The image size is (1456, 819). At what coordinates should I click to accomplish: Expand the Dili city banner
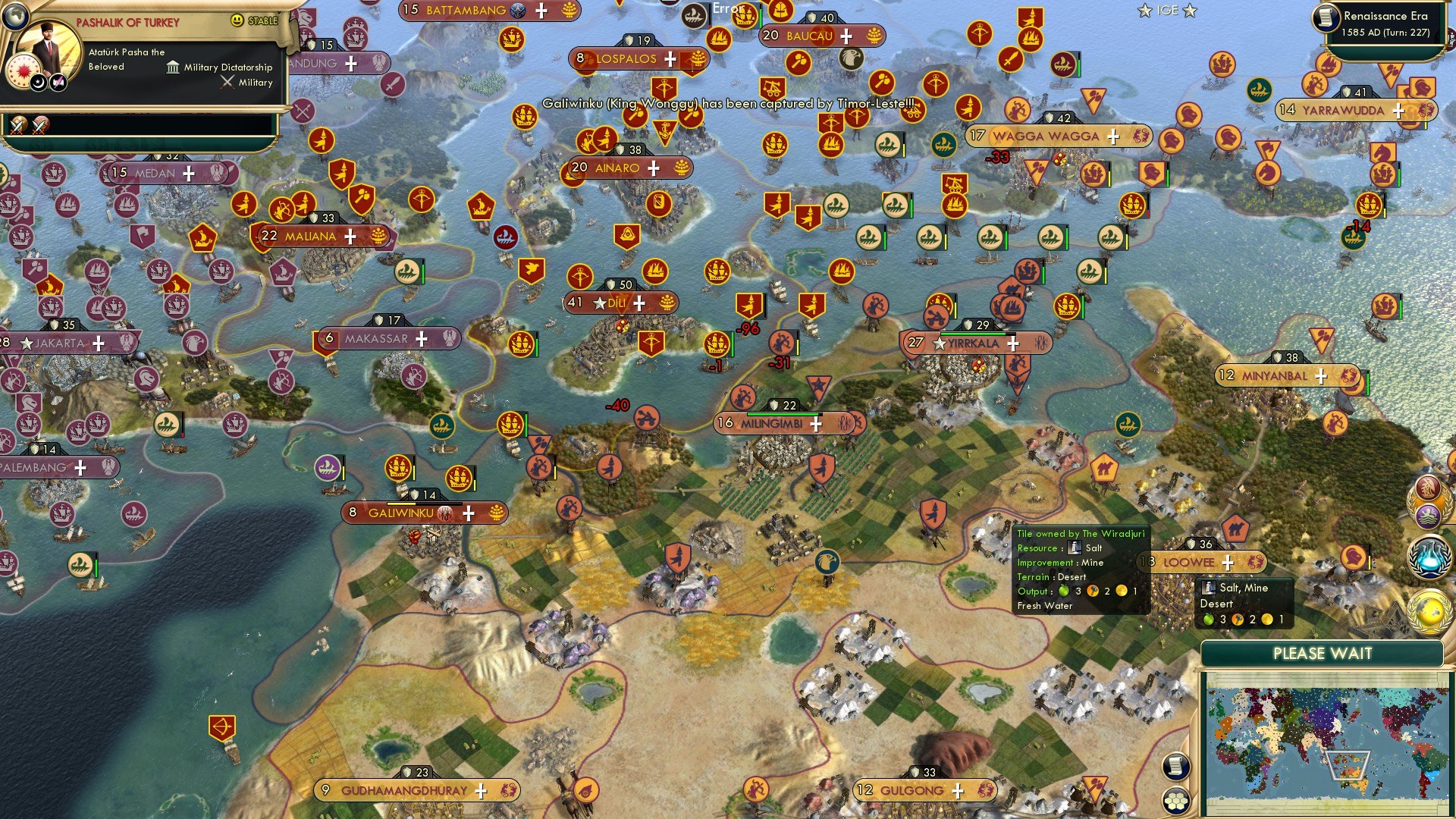point(641,302)
